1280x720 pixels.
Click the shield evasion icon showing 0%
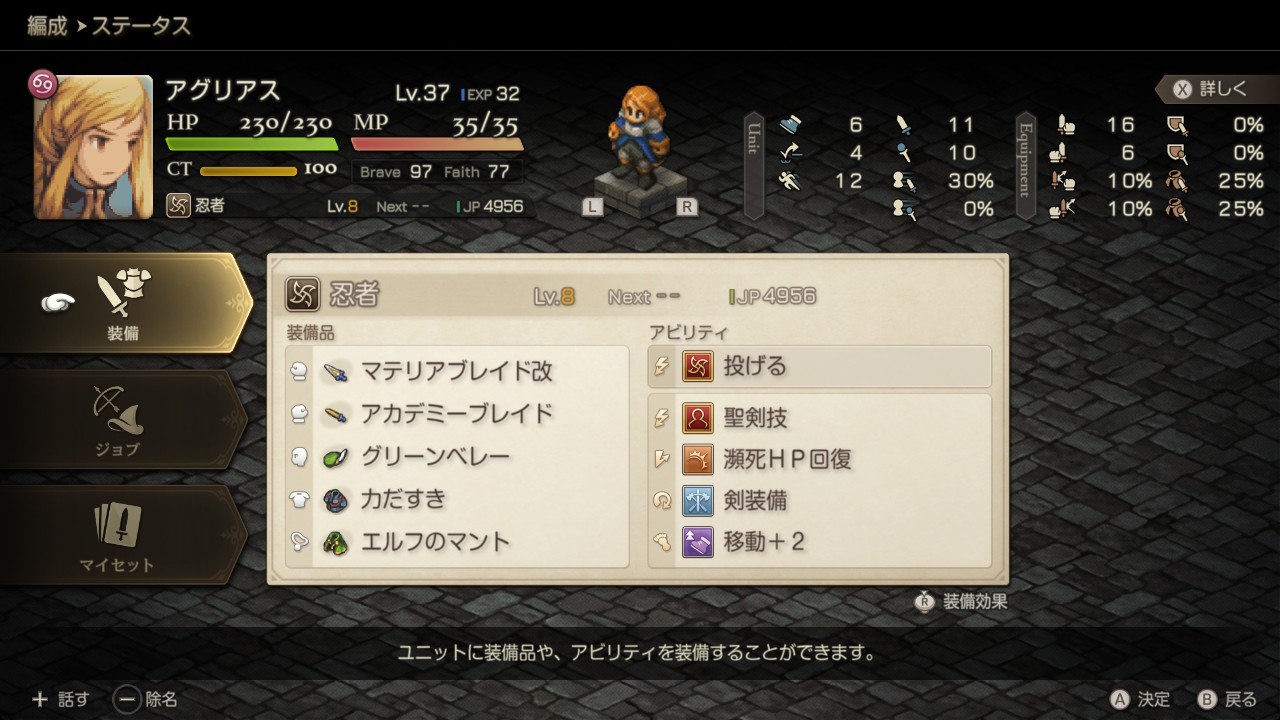pos(1178,125)
